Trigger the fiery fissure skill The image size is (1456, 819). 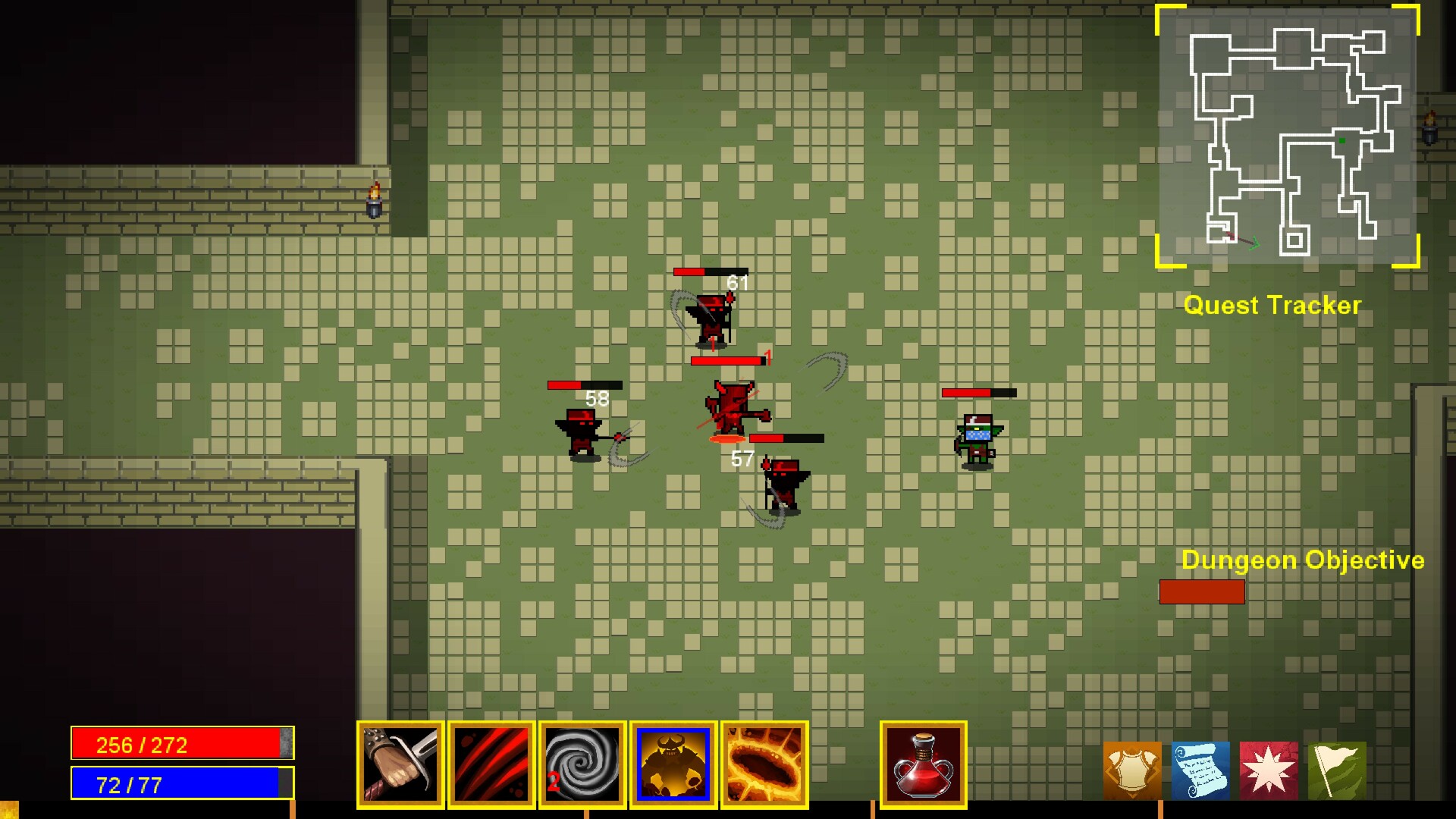tap(764, 762)
